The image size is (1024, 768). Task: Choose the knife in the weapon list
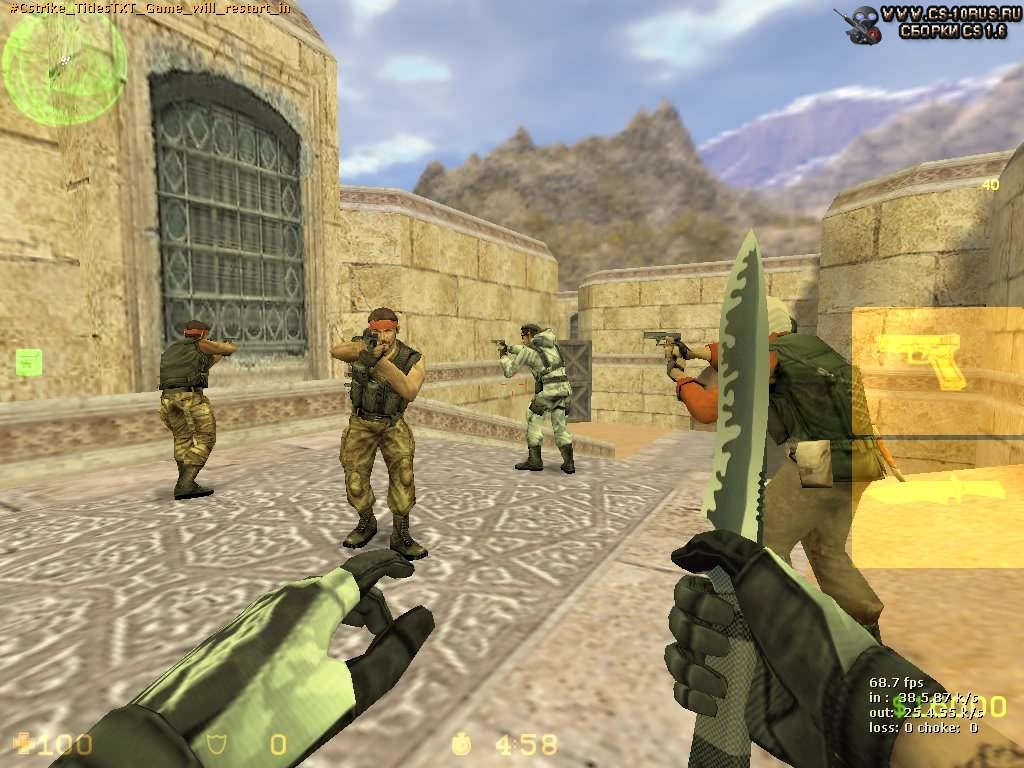(935, 490)
